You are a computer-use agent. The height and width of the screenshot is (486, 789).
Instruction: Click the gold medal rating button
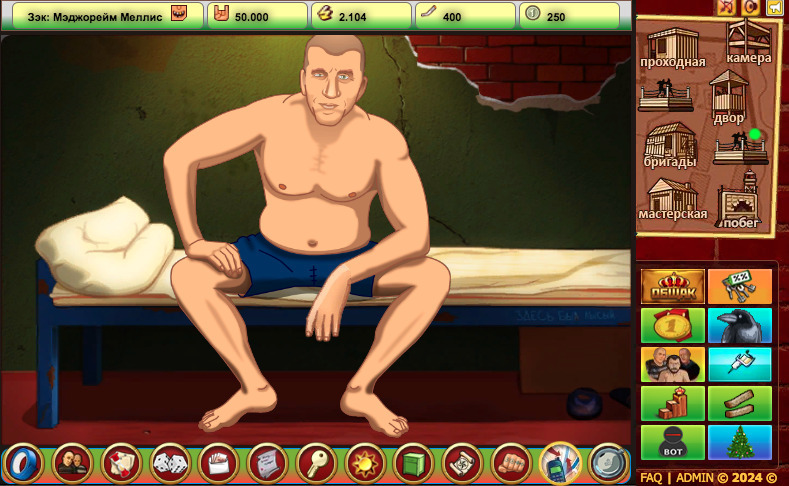pos(672,325)
